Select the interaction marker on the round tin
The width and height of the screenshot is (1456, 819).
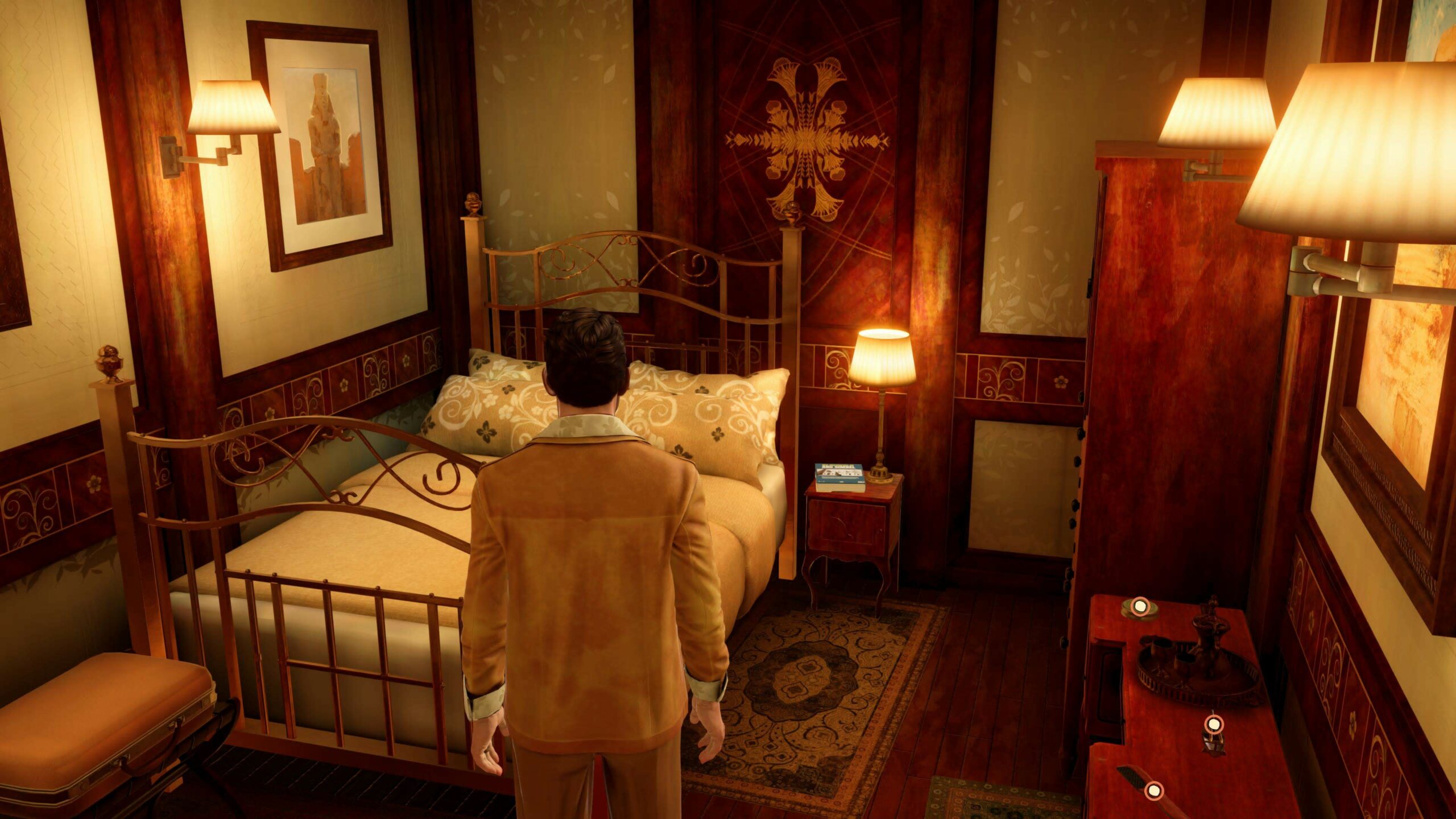[1139, 606]
